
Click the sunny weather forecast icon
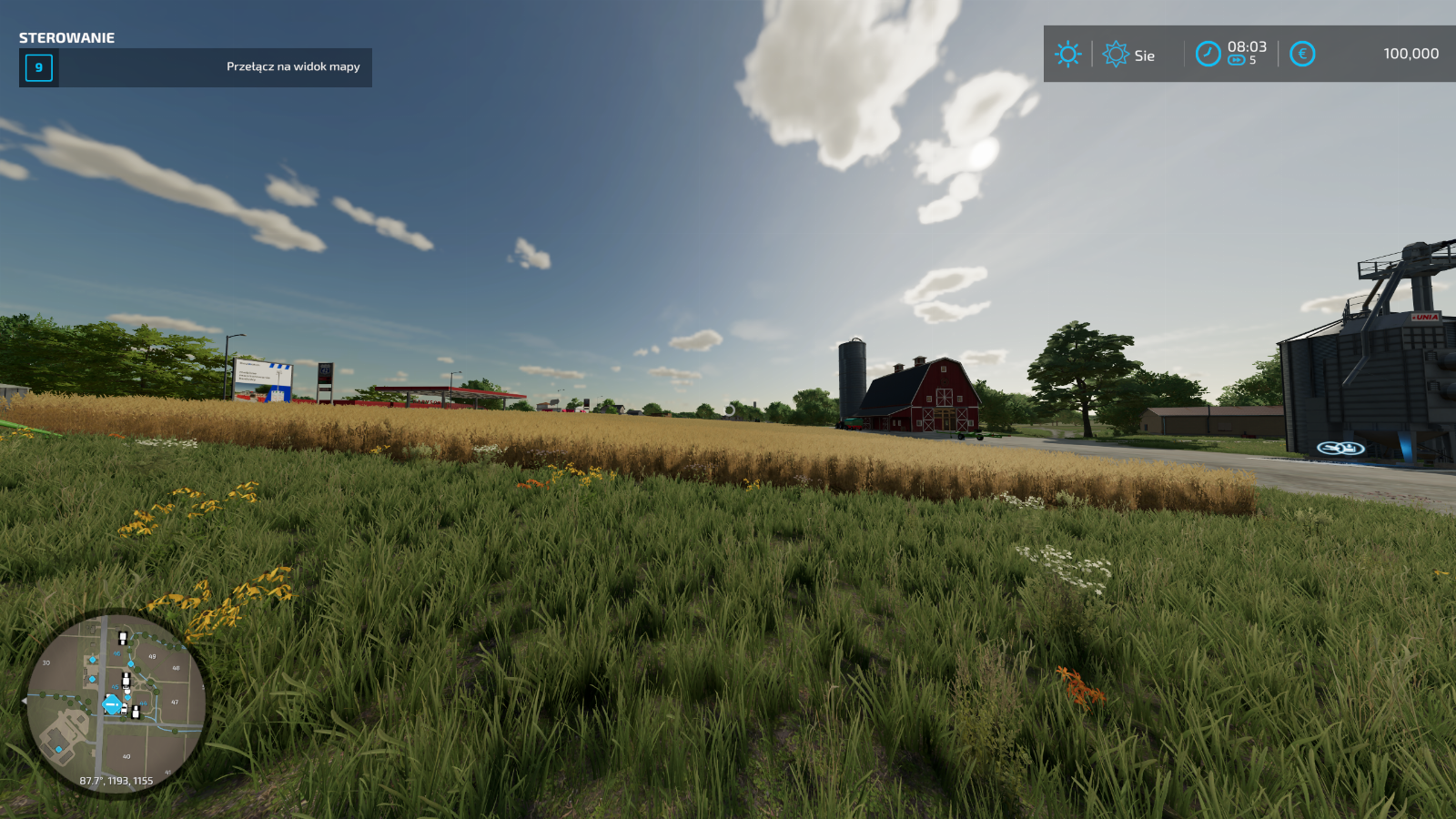coord(1067,55)
